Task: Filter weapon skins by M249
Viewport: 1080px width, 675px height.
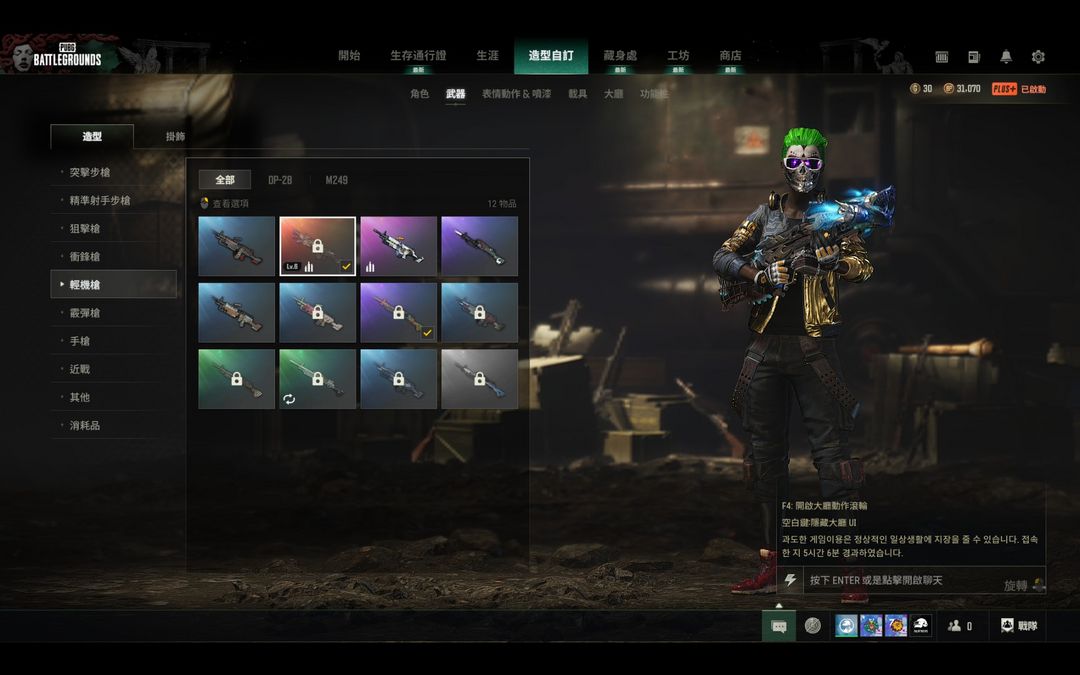Action: coord(337,180)
